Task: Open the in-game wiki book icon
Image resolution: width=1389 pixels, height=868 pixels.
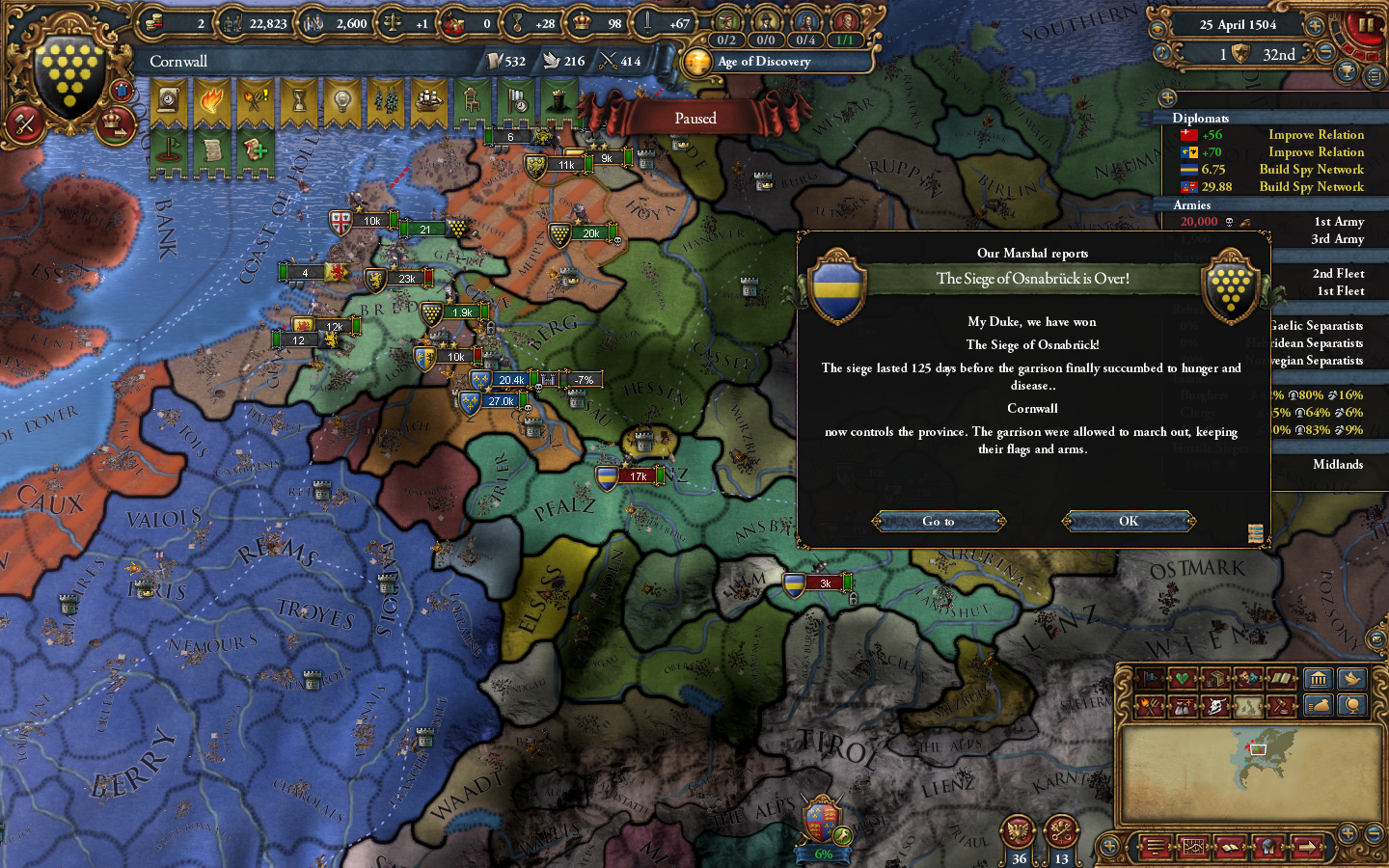Action: click(x=1230, y=848)
